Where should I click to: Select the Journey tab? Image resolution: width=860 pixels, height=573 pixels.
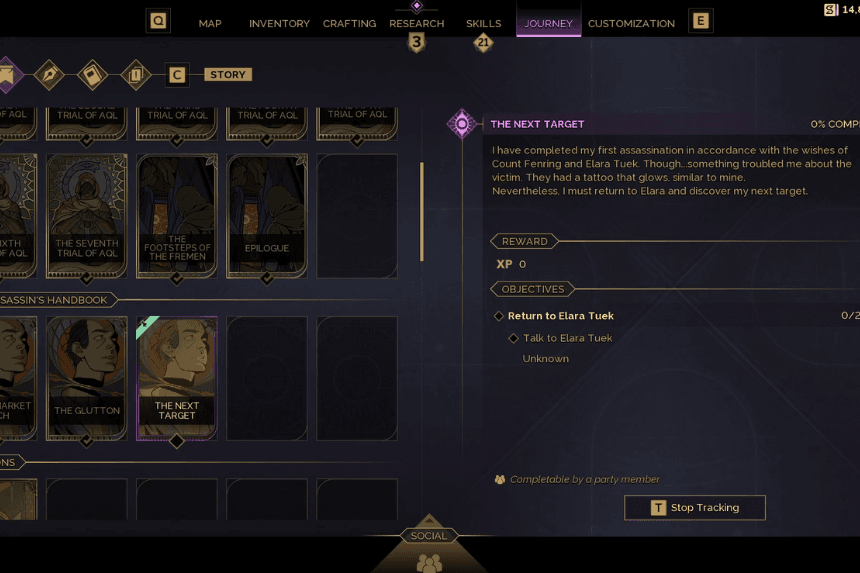548,23
